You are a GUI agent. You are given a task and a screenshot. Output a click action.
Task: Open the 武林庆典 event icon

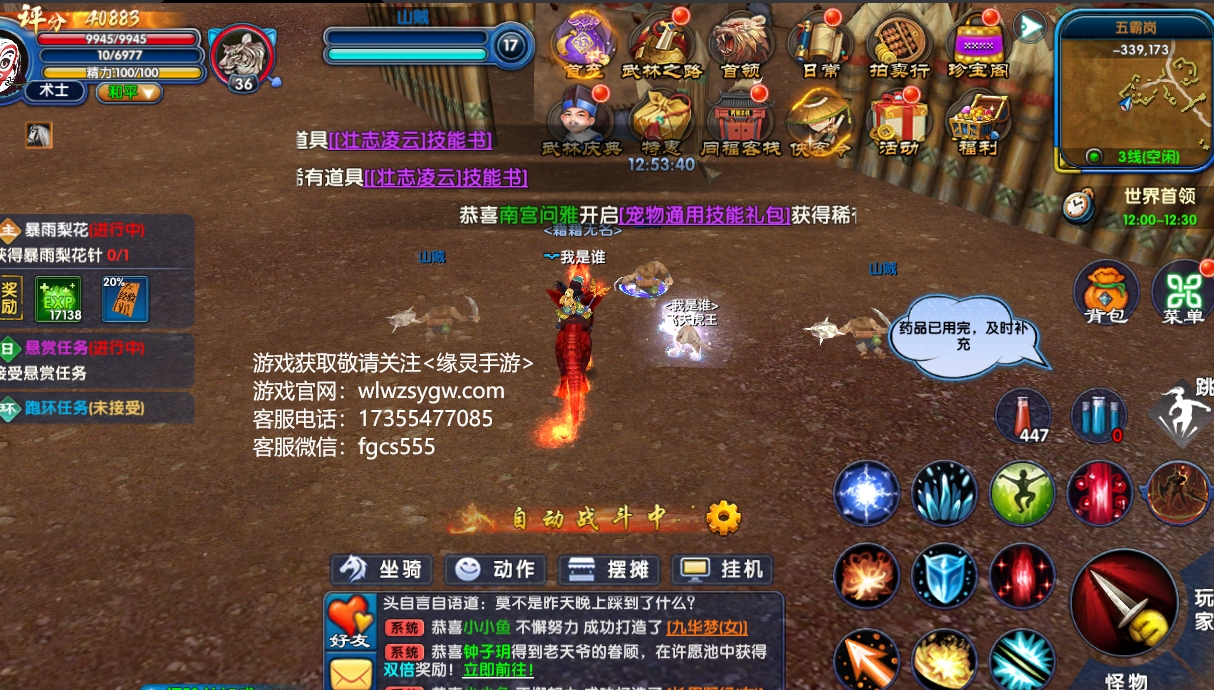point(582,121)
